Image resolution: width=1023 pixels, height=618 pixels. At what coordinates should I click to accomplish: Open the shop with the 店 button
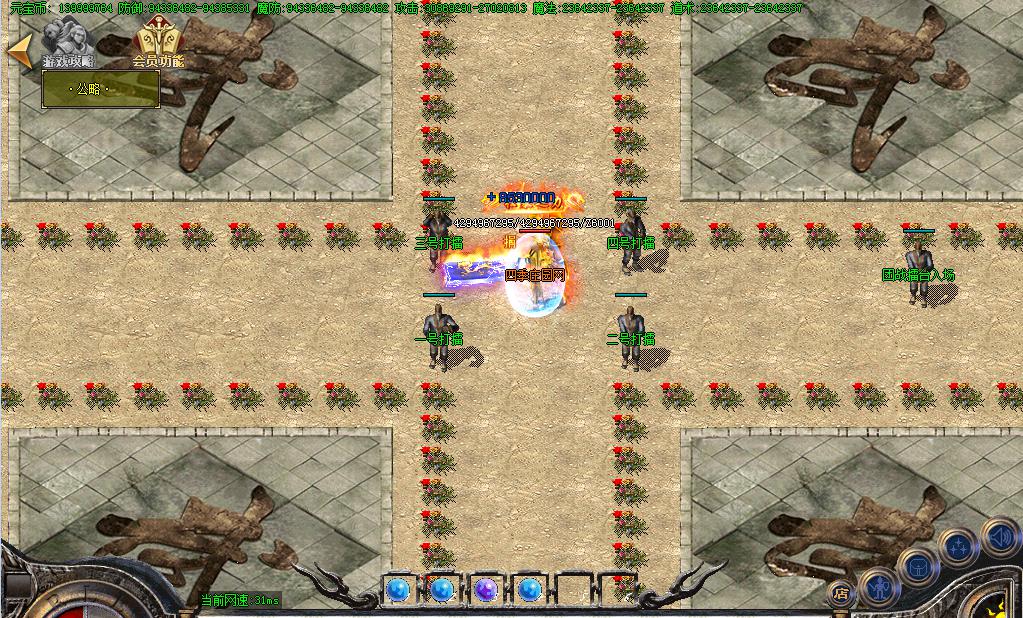841,593
